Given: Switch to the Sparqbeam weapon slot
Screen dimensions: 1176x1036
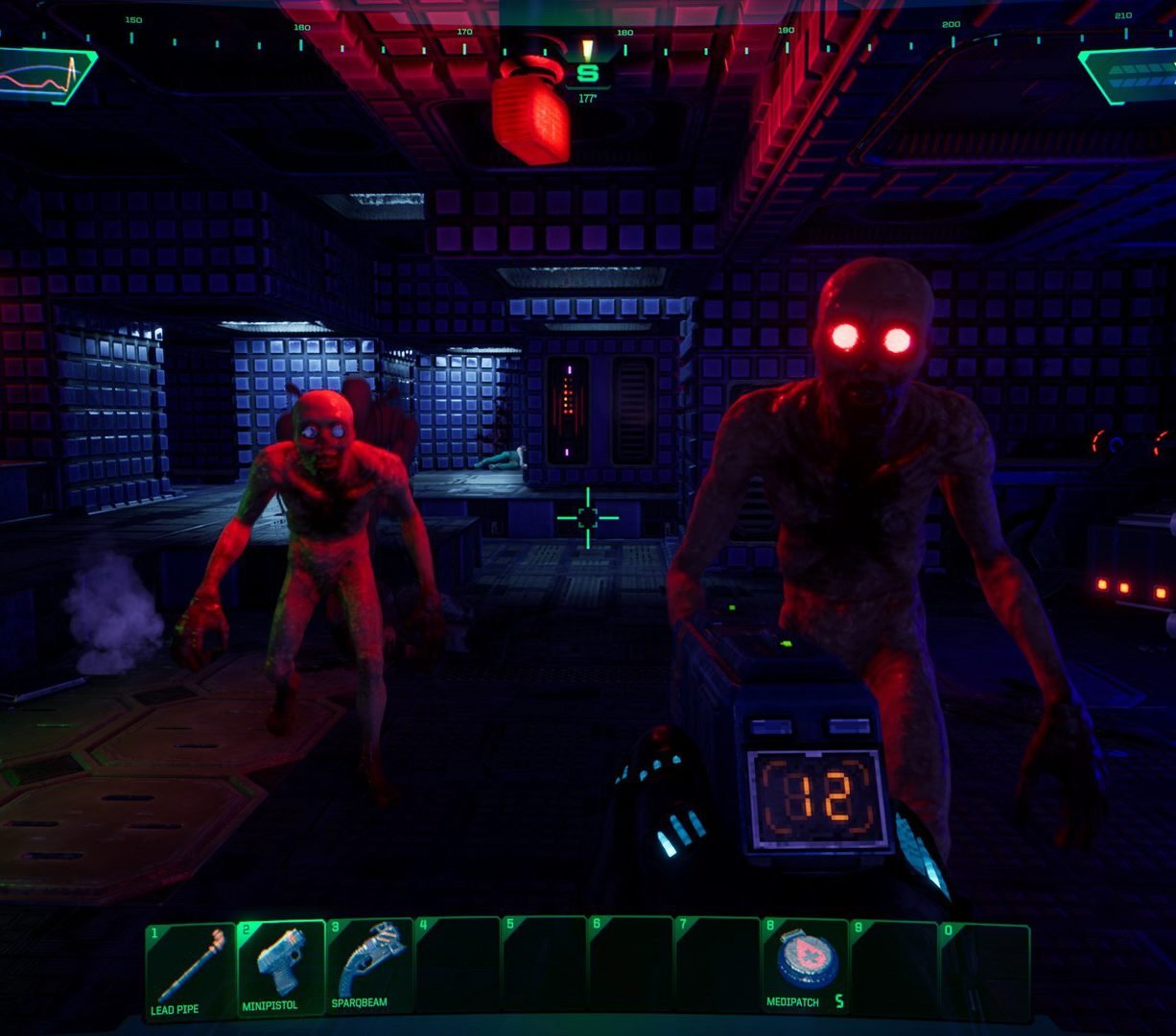Looking at the screenshot, I should click(x=369, y=969).
